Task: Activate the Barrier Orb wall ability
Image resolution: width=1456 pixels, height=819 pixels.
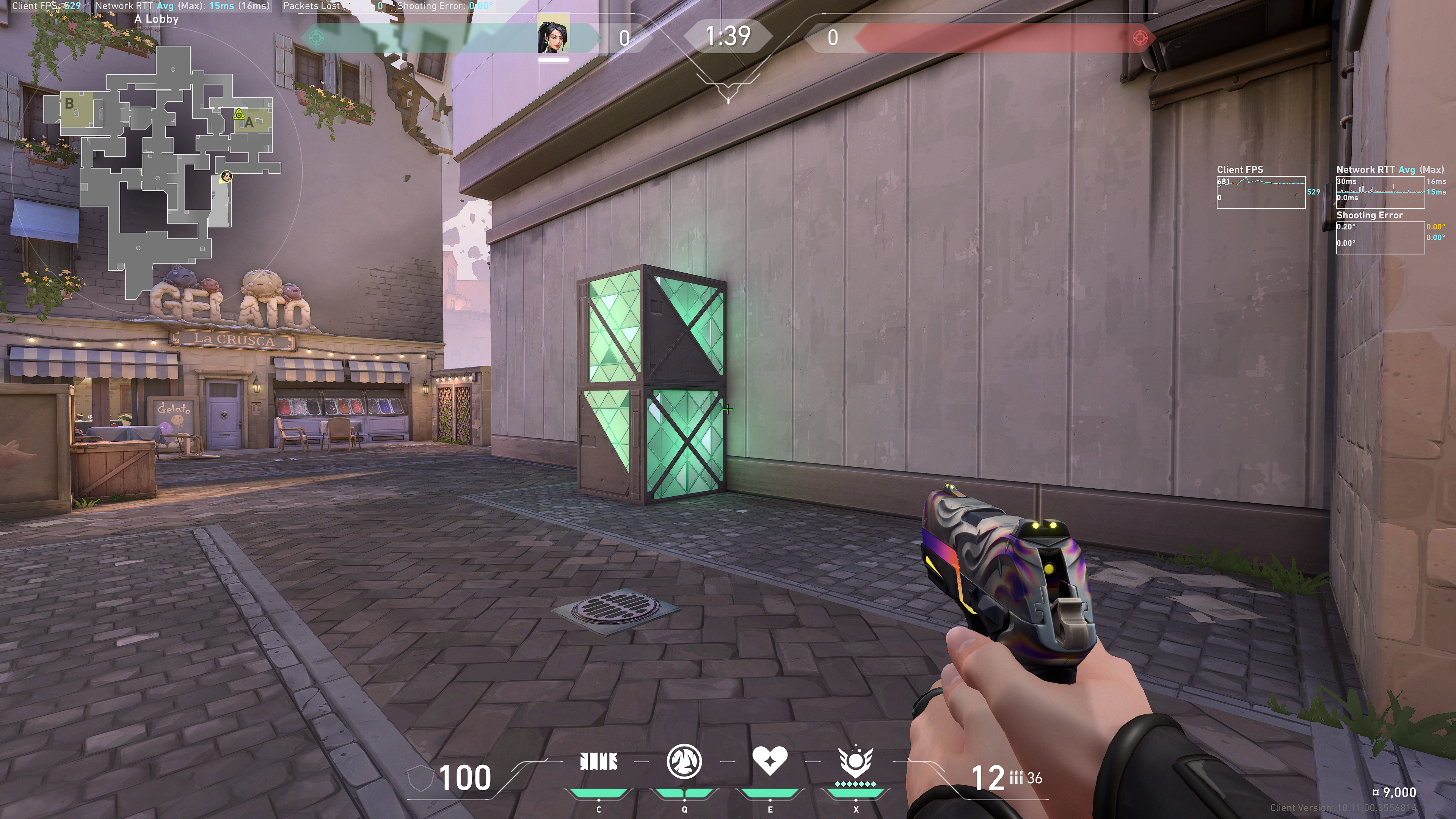Action: [x=599, y=762]
